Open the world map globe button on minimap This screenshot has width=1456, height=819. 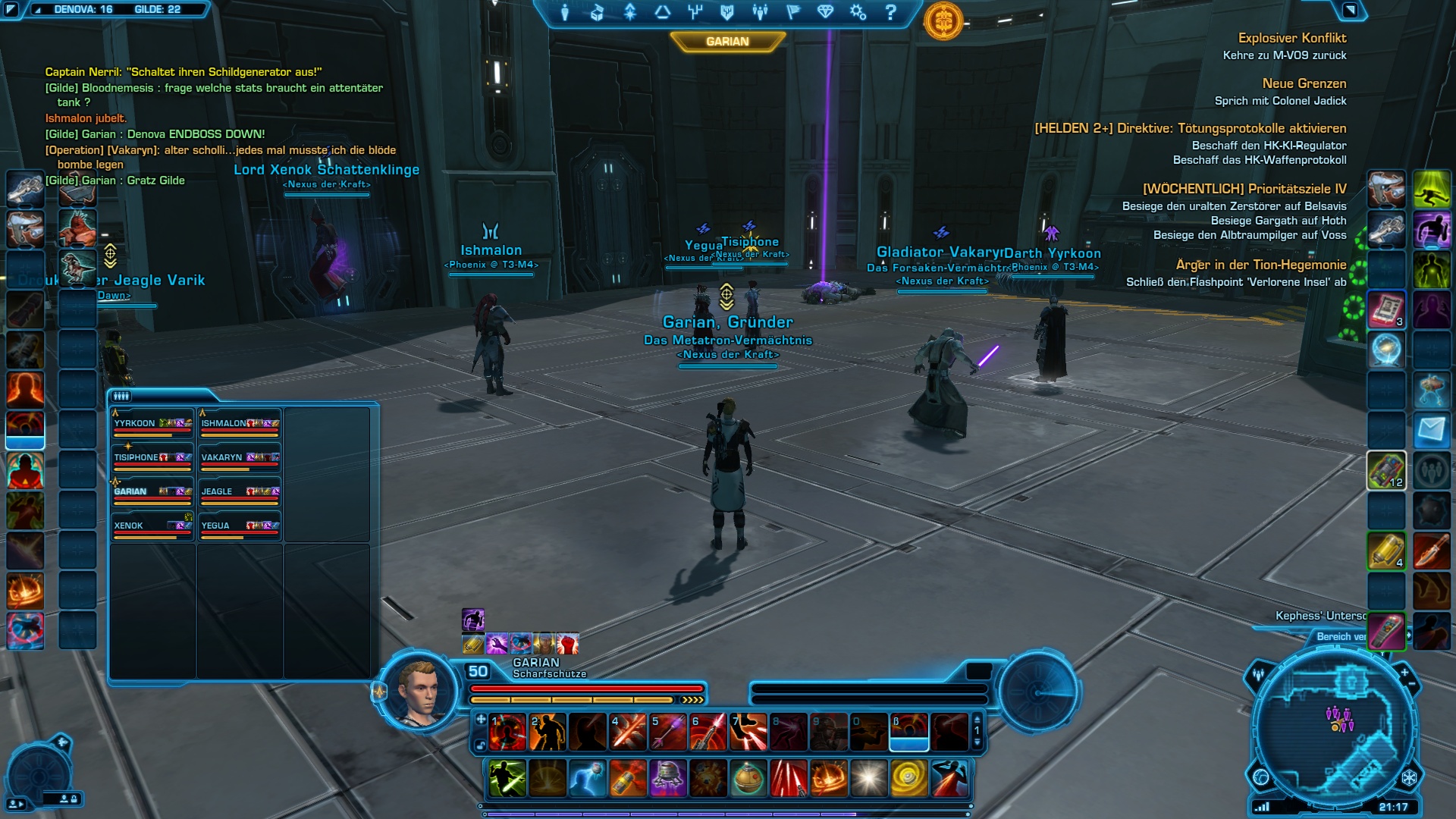tap(1261, 777)
